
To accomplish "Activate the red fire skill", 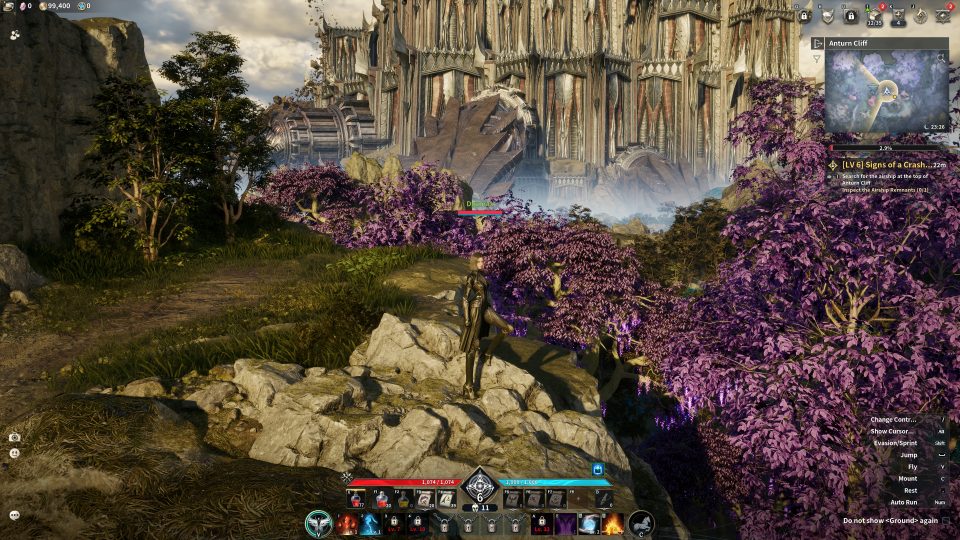I will tap(347, 524).
